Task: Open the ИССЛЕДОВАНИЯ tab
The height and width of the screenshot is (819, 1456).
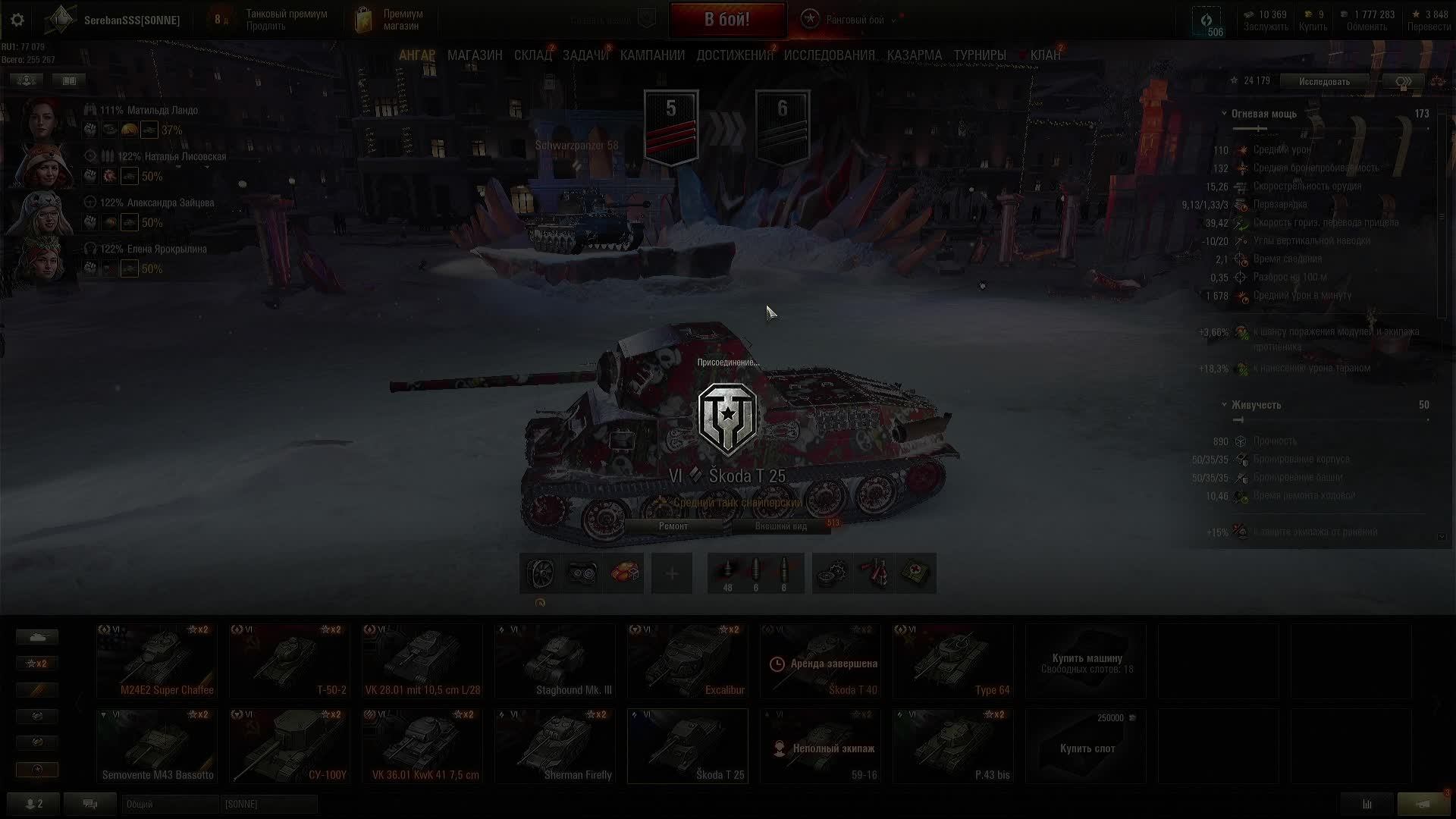Action: (829, 55)
